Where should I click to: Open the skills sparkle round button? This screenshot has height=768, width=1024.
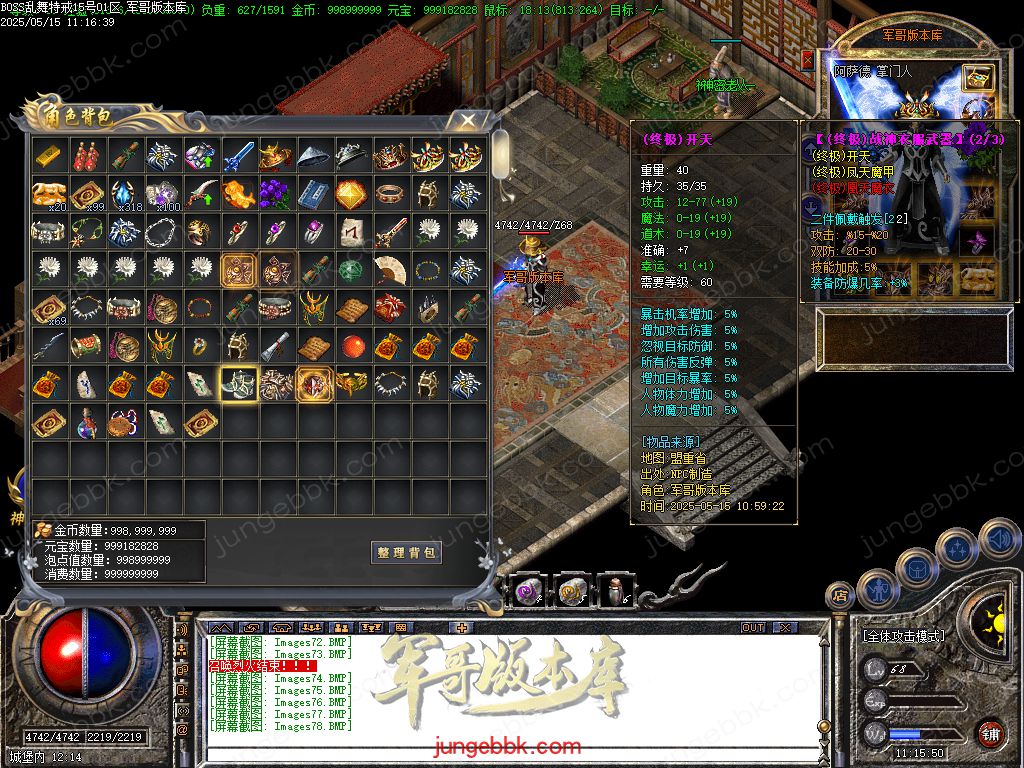(x=957, y=549)
